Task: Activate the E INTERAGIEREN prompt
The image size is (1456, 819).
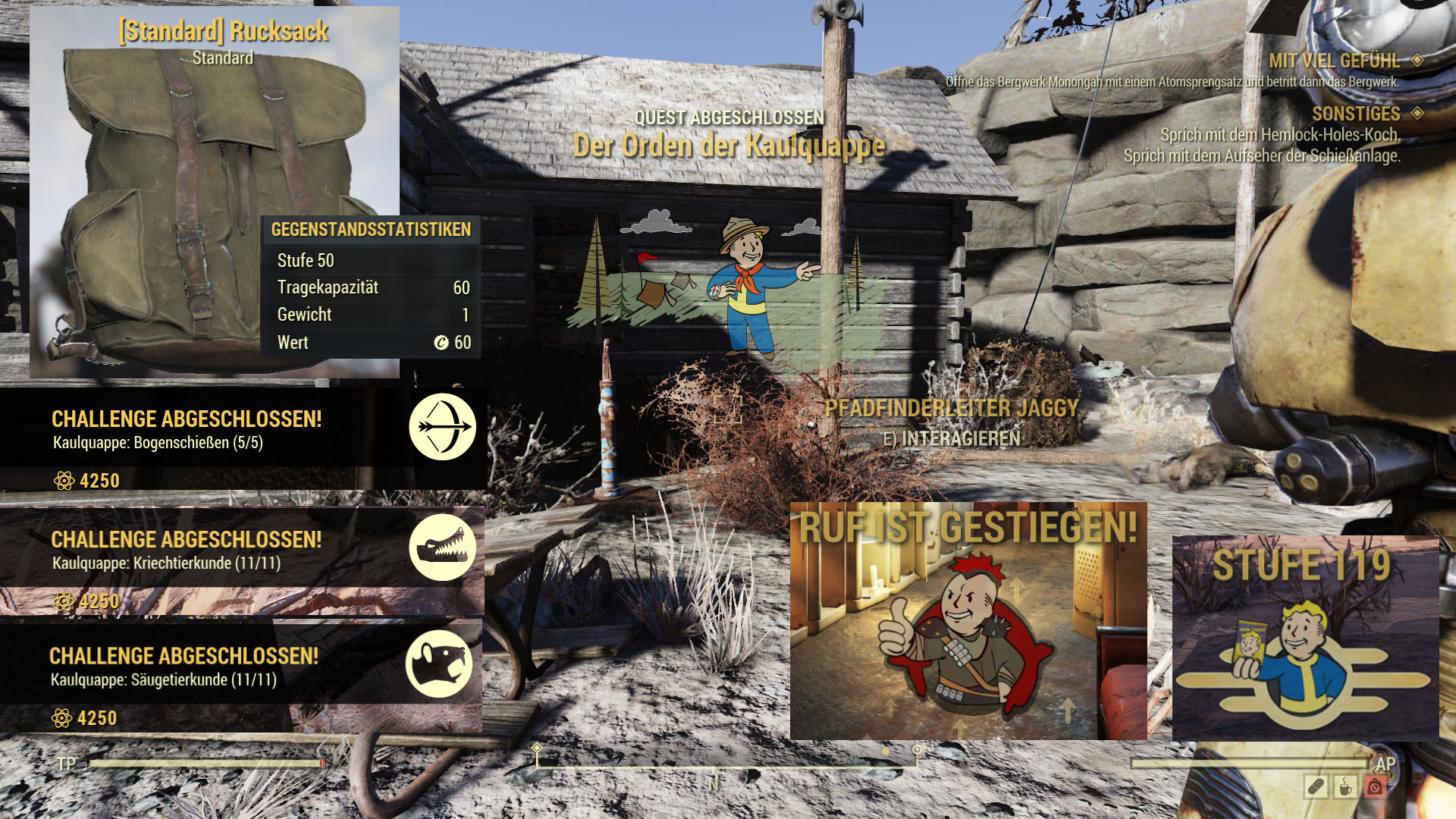Action: point(951,438)
